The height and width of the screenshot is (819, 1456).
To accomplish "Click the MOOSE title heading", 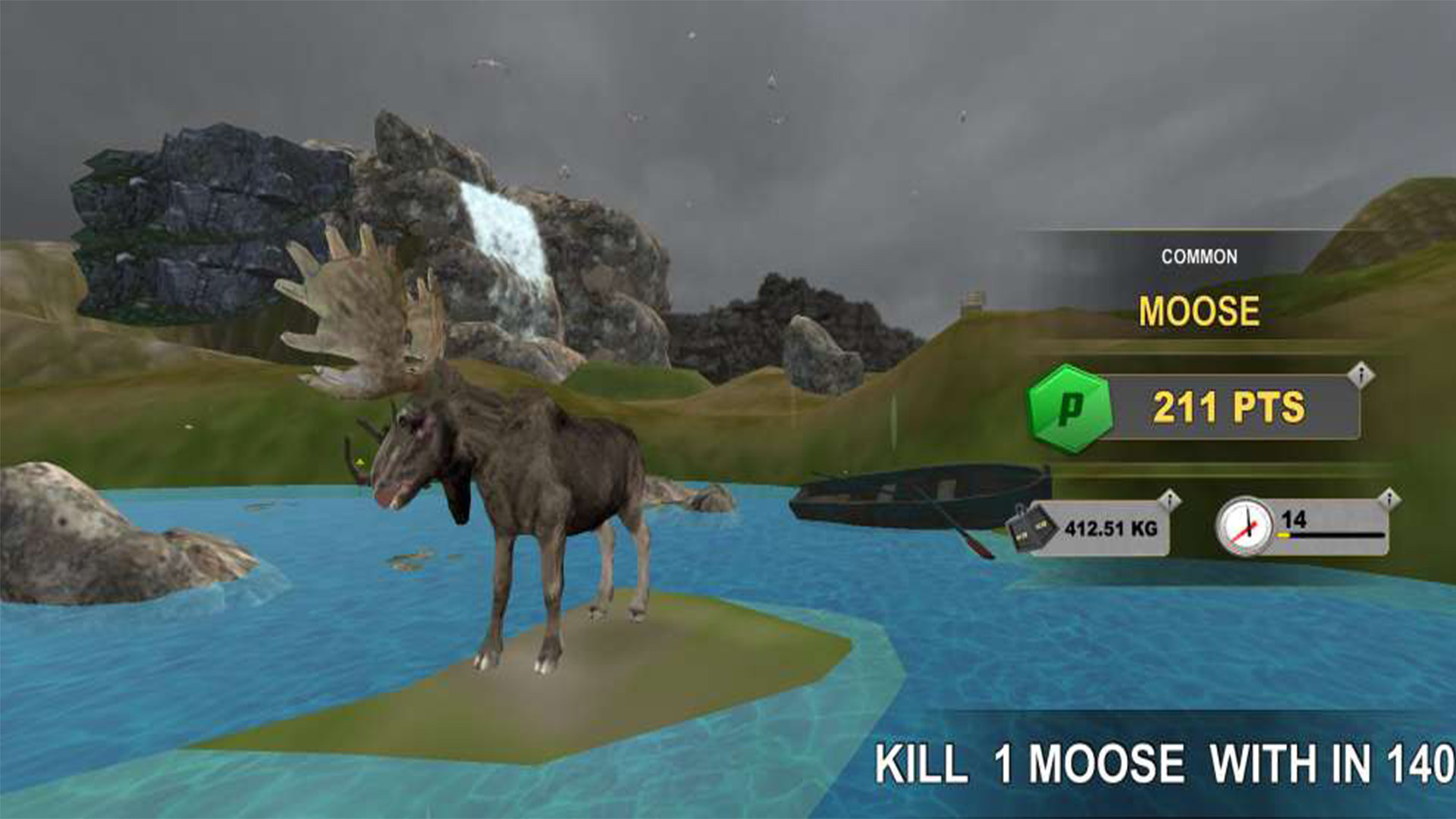I will point(1200,309).
